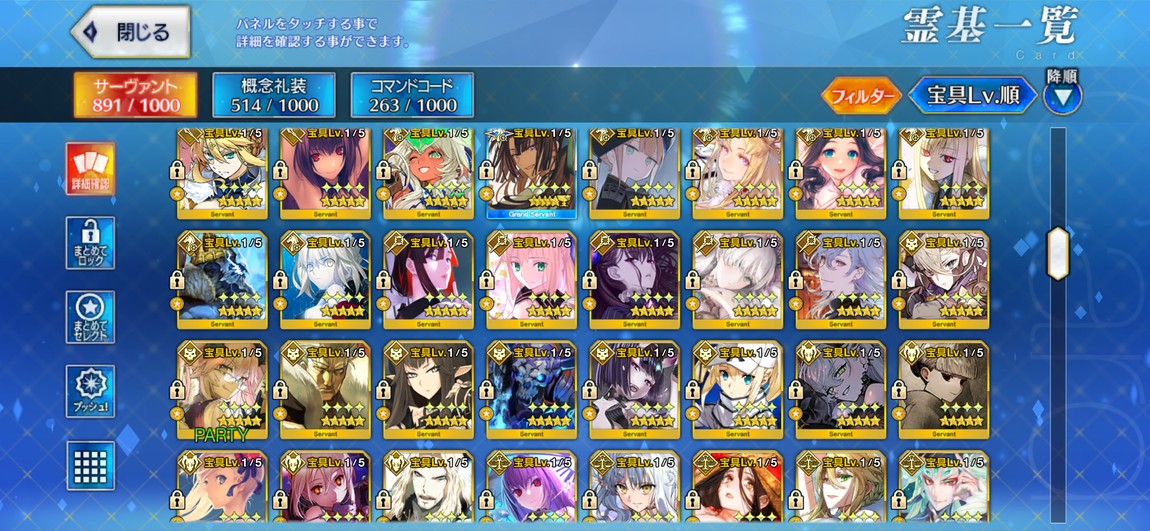Click the vertical scrollbar handle

pos(1057,250)
